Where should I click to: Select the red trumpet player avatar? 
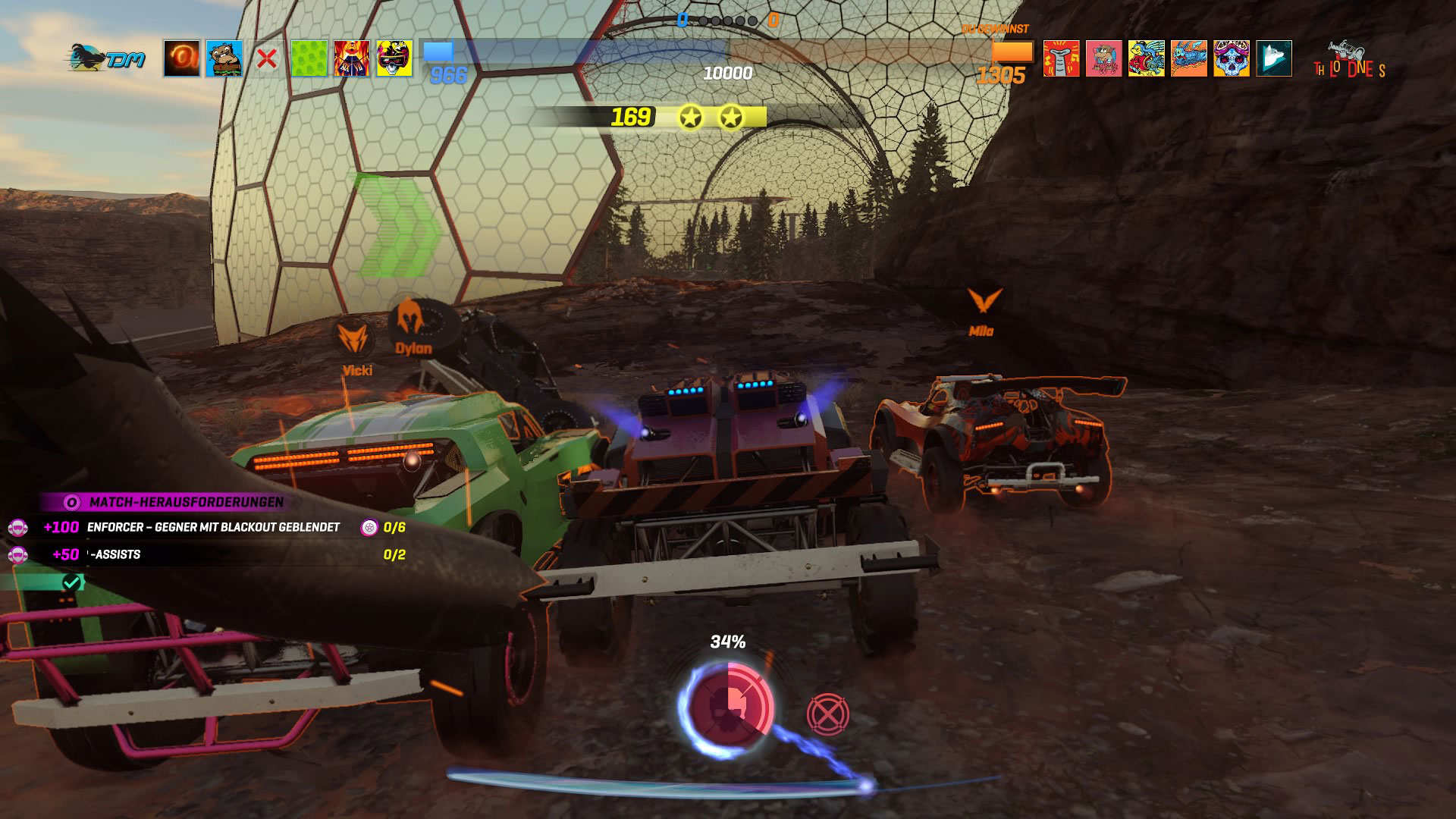pos(1062,58)
